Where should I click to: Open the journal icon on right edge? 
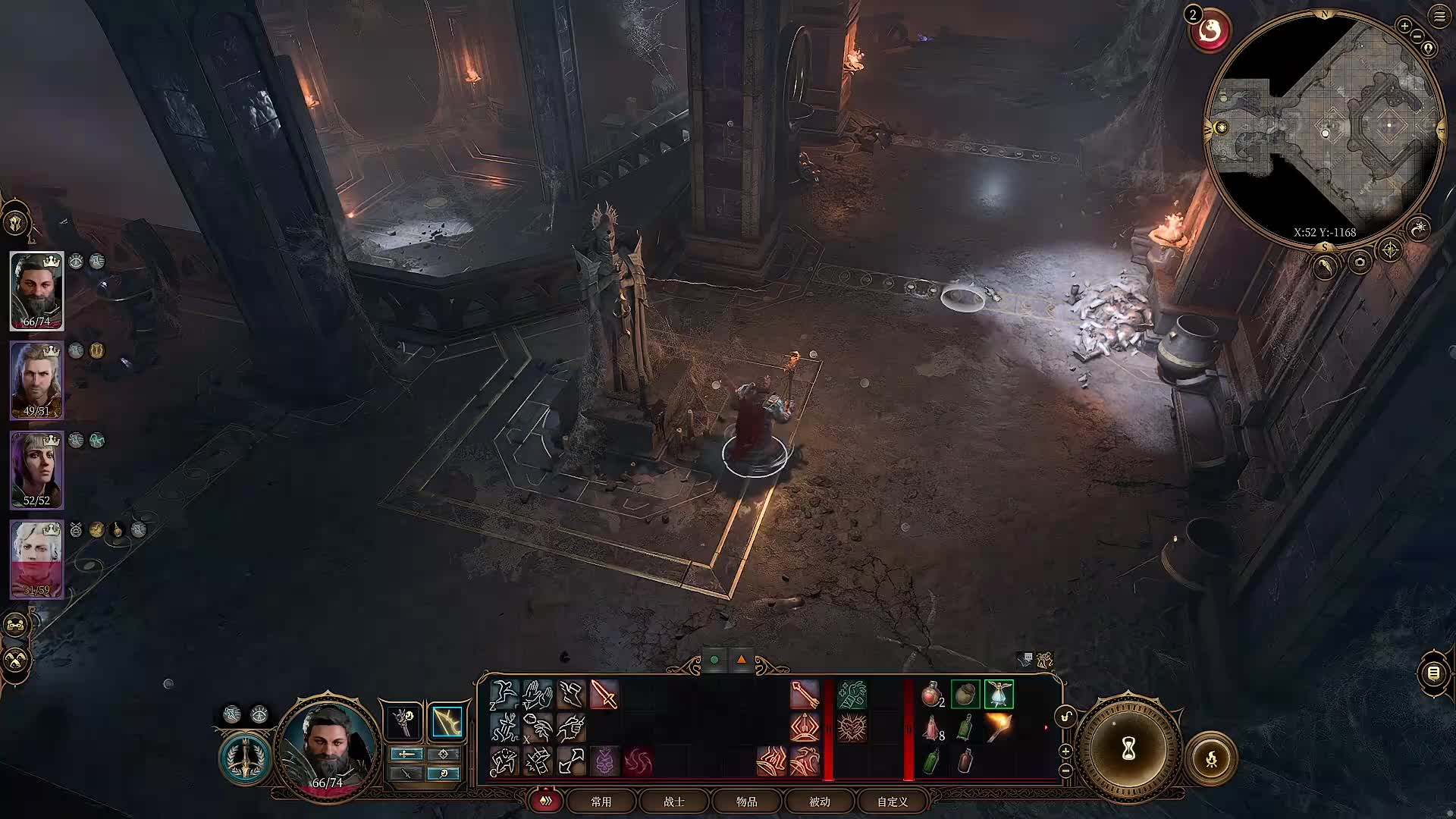click(1433, 673)
